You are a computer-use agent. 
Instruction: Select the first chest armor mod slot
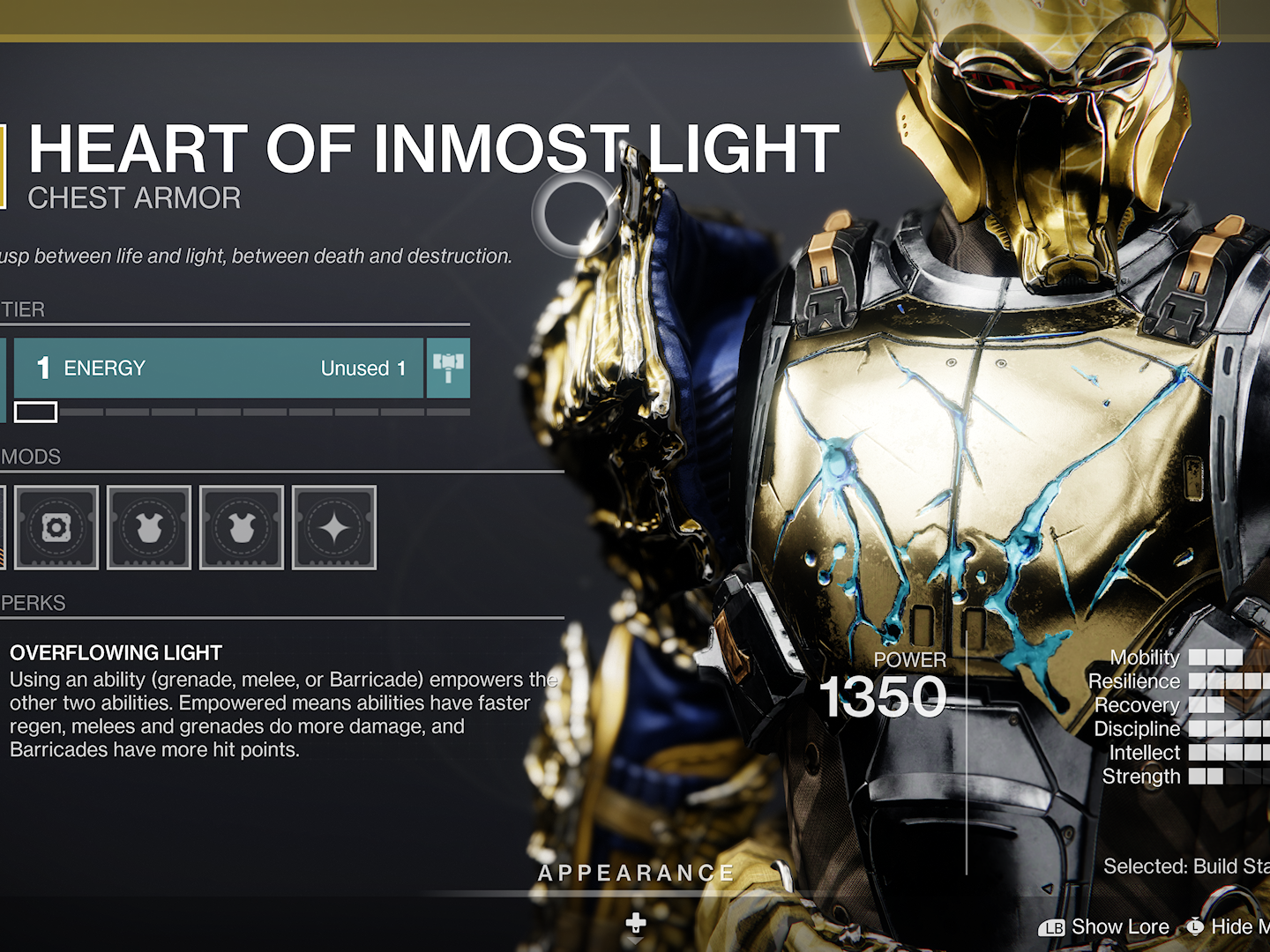(148, 527)
